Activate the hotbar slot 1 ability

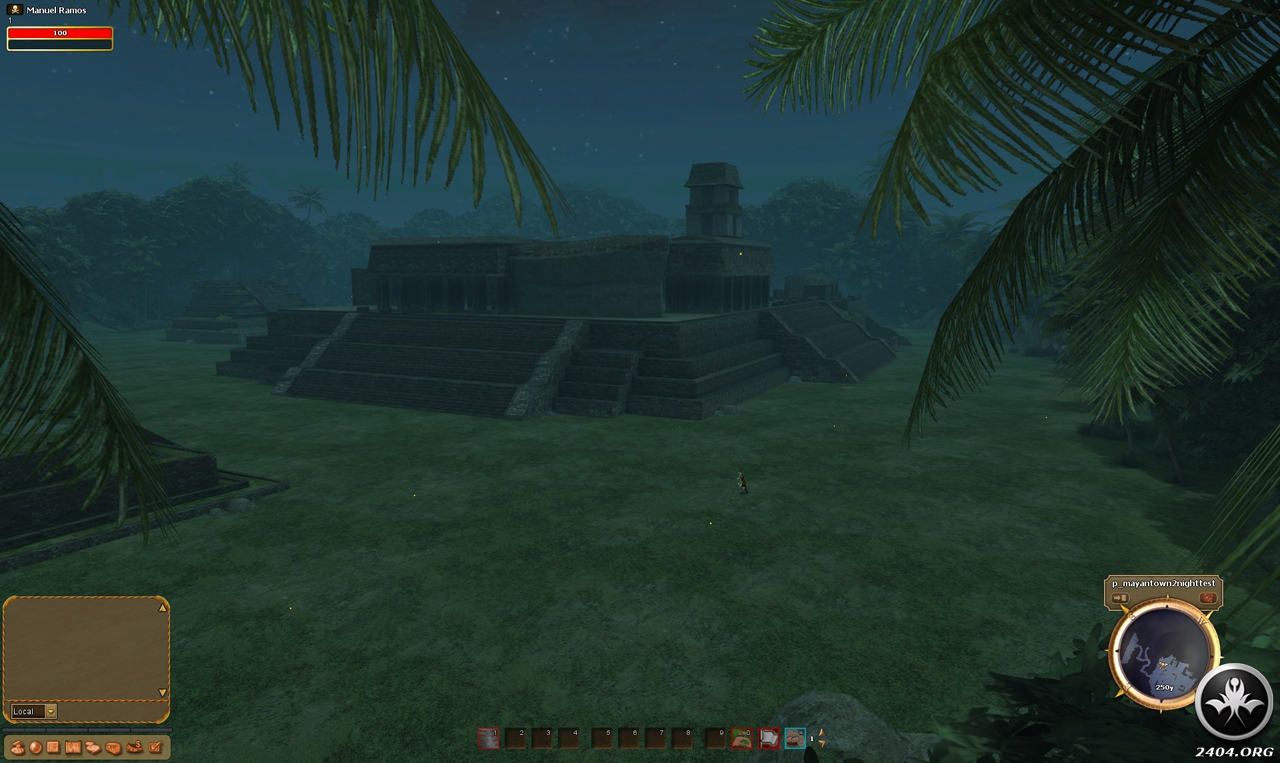point(488,738)
